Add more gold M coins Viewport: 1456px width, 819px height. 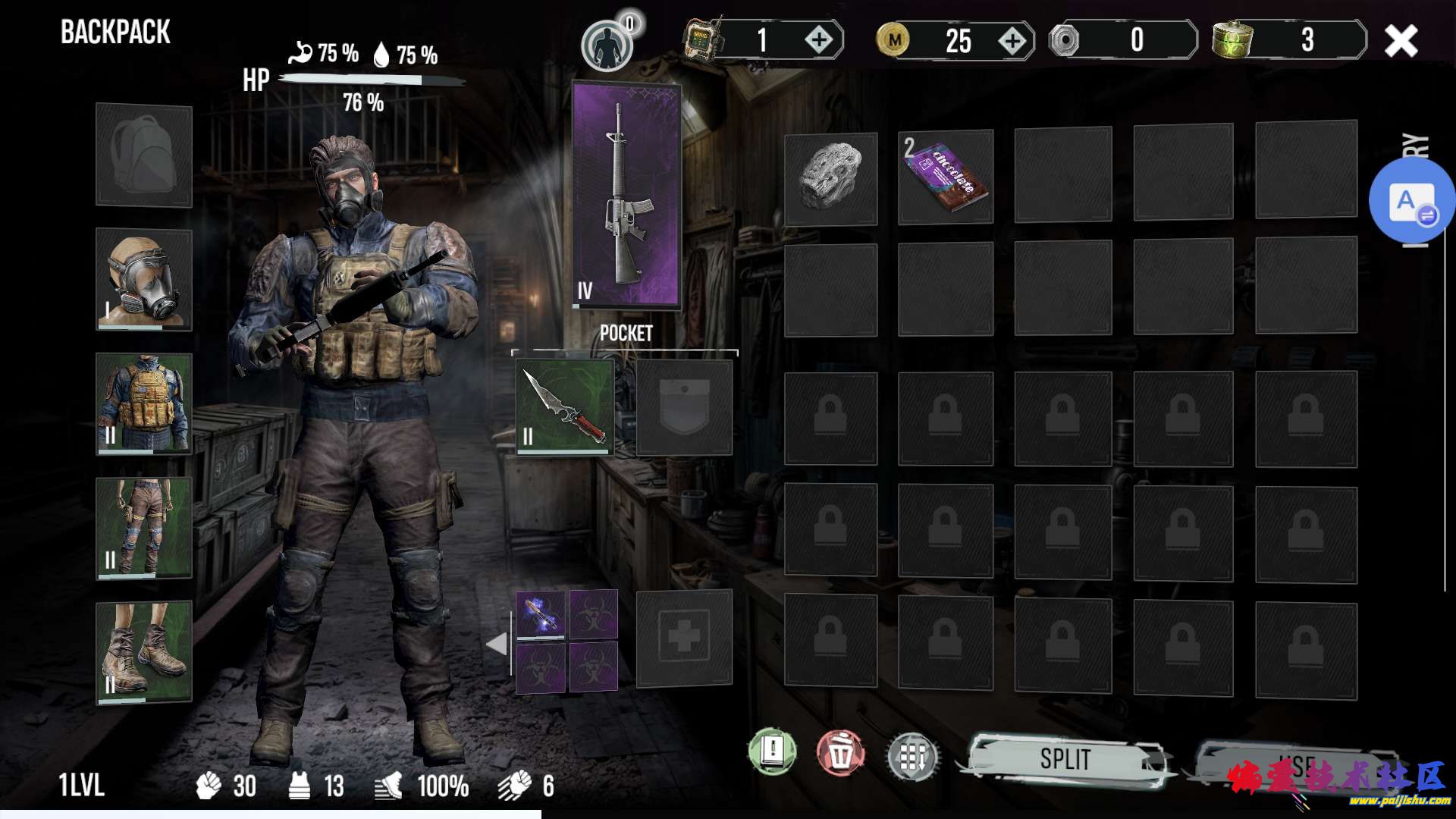(1012, 41)
